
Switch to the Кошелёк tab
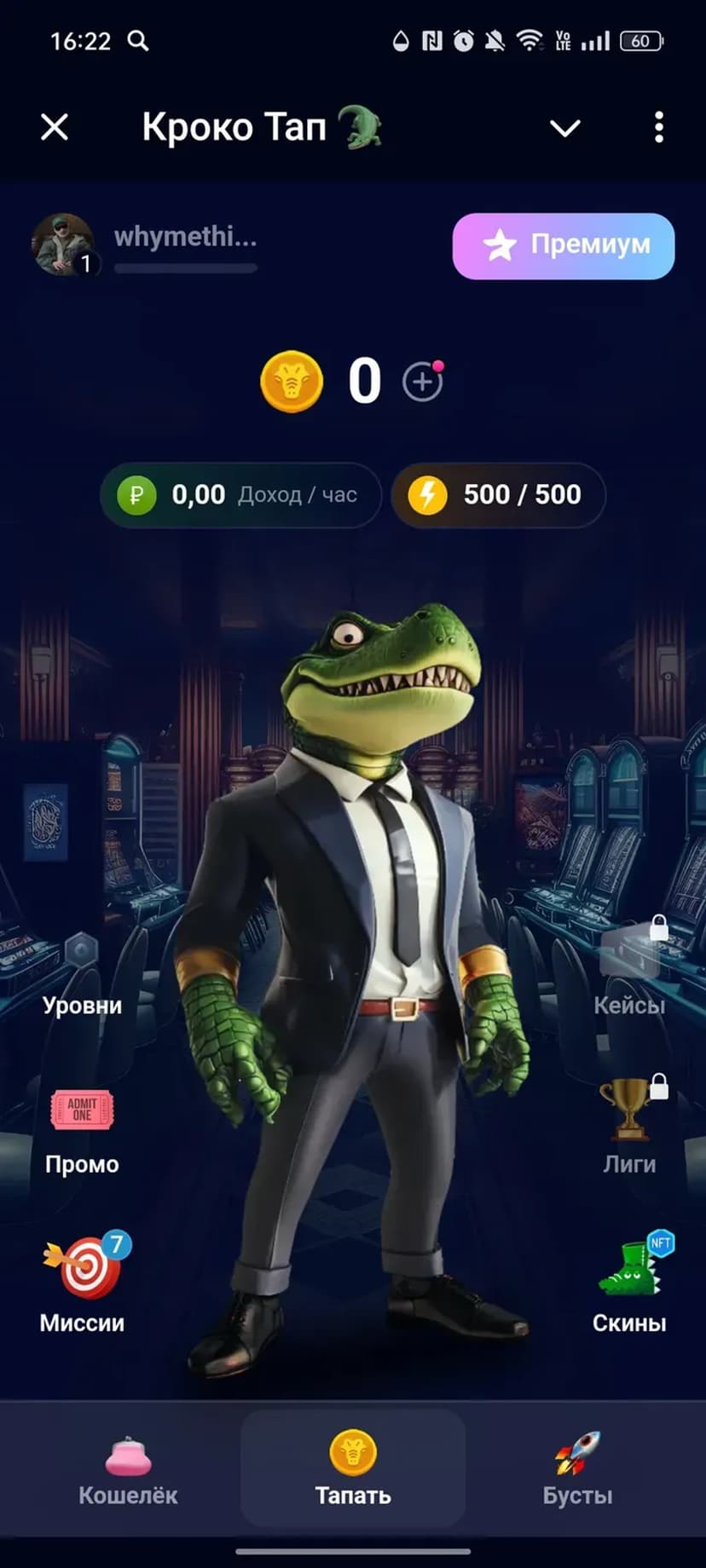[x=128, y=1468]
